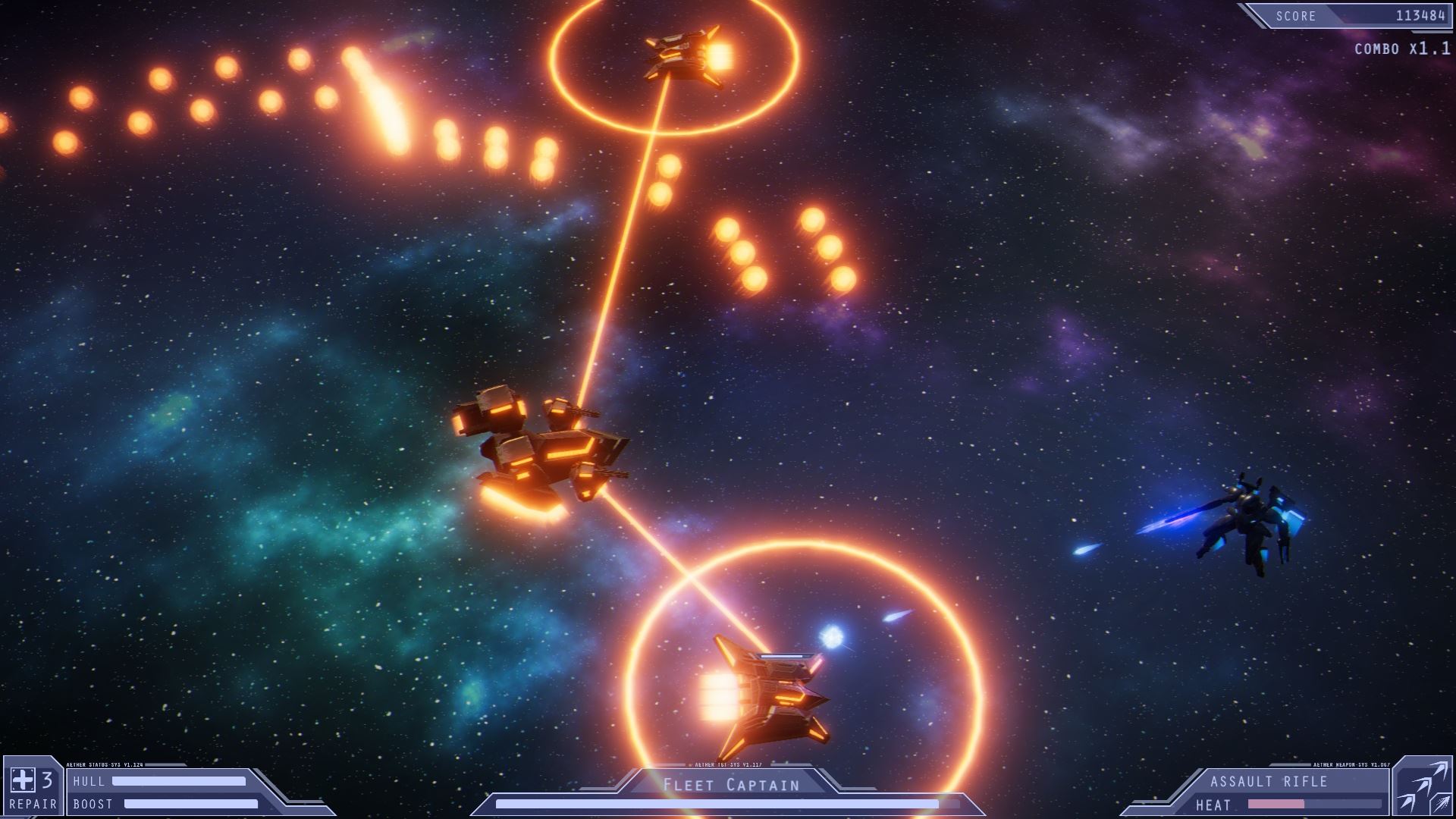Toggle the REPAIR charge counter showing 3

pos(45,780)
